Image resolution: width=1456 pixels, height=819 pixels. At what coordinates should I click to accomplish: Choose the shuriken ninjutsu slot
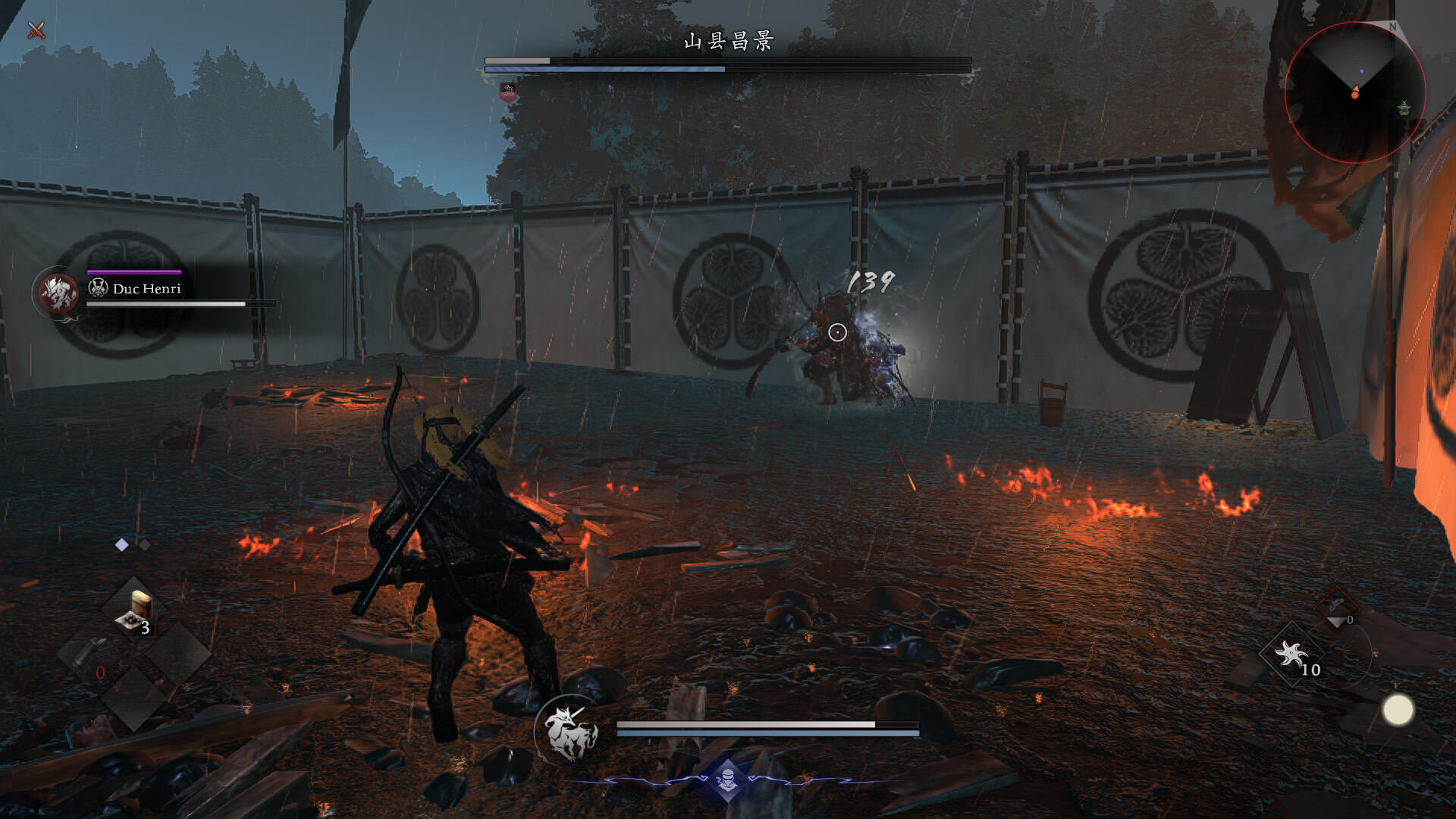click(1292, 654)
